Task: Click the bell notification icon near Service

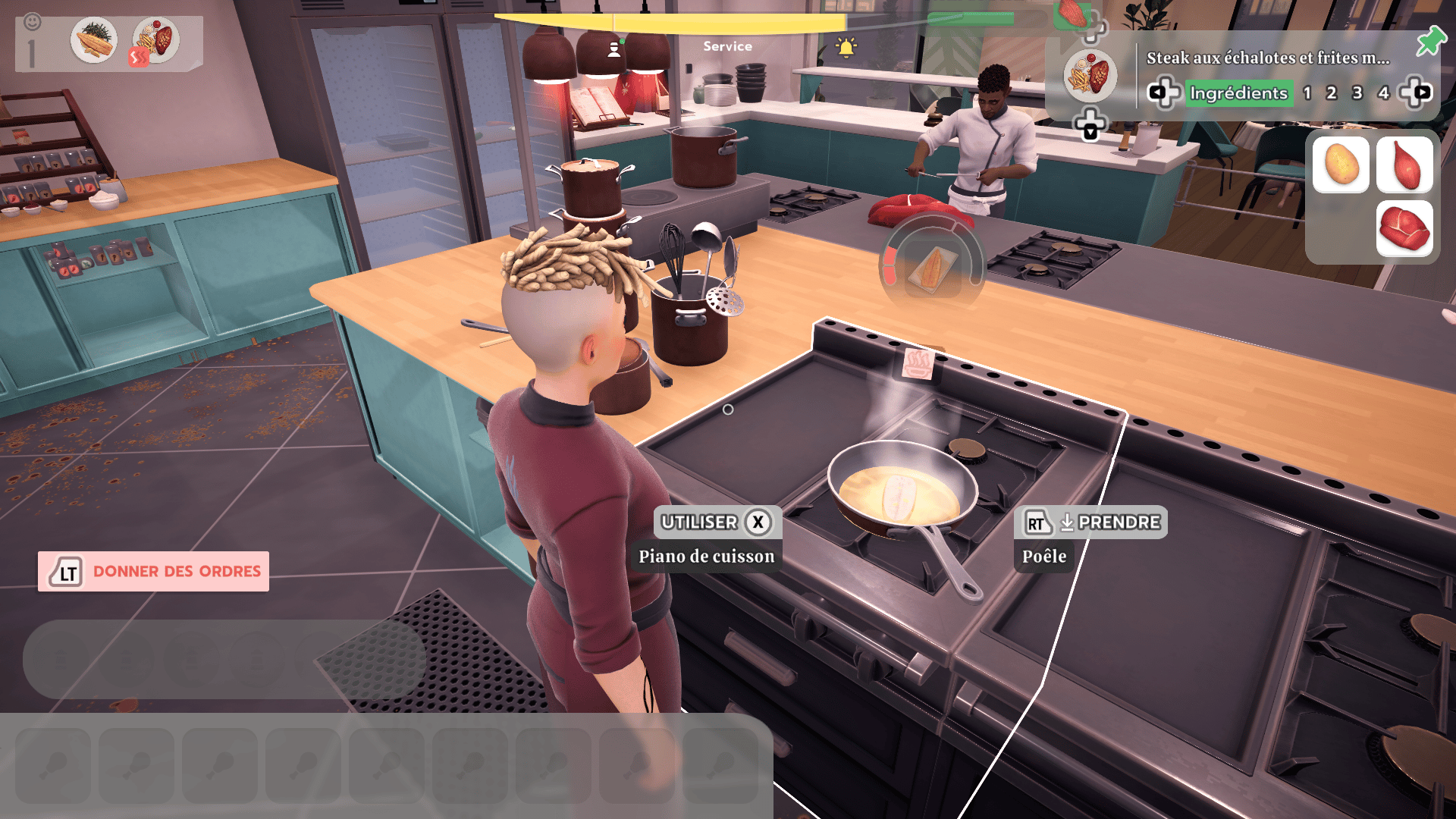Action: pyautogui.click(x=846, y=45)
